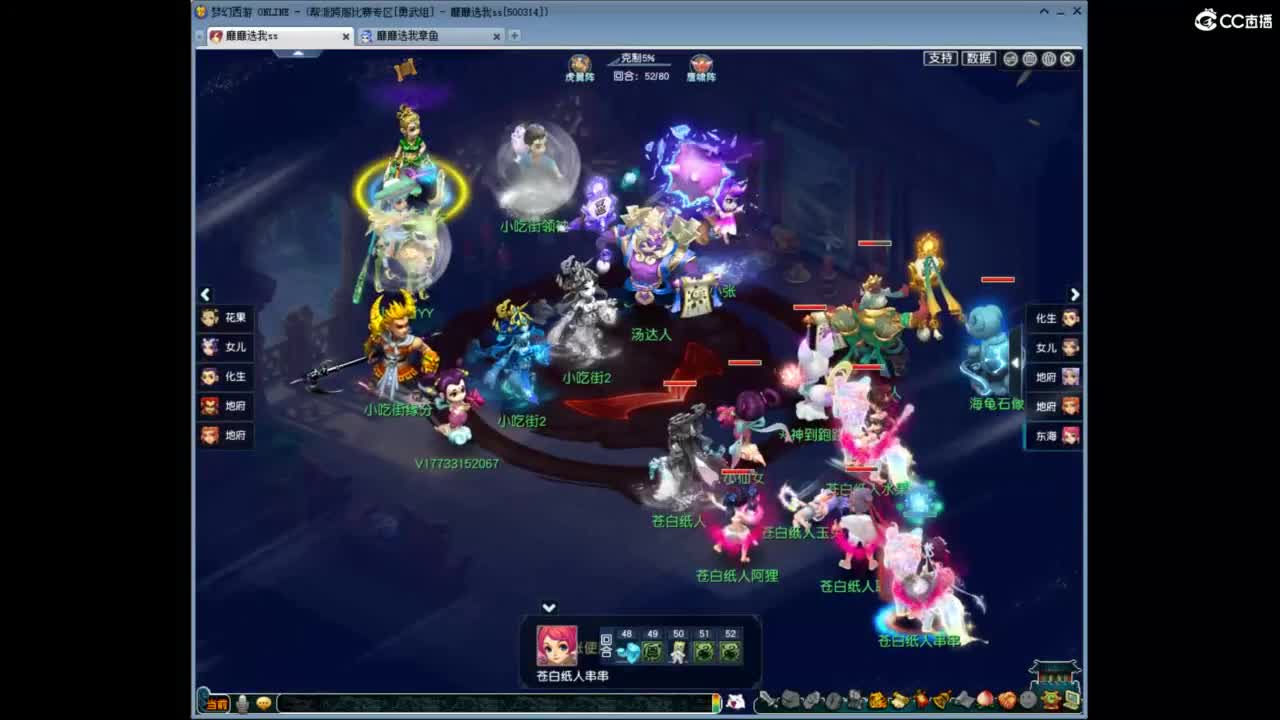Toggle the computer icon at the bar's right end
This screenshot has height=720, width=1280.
coord(1071,700)
